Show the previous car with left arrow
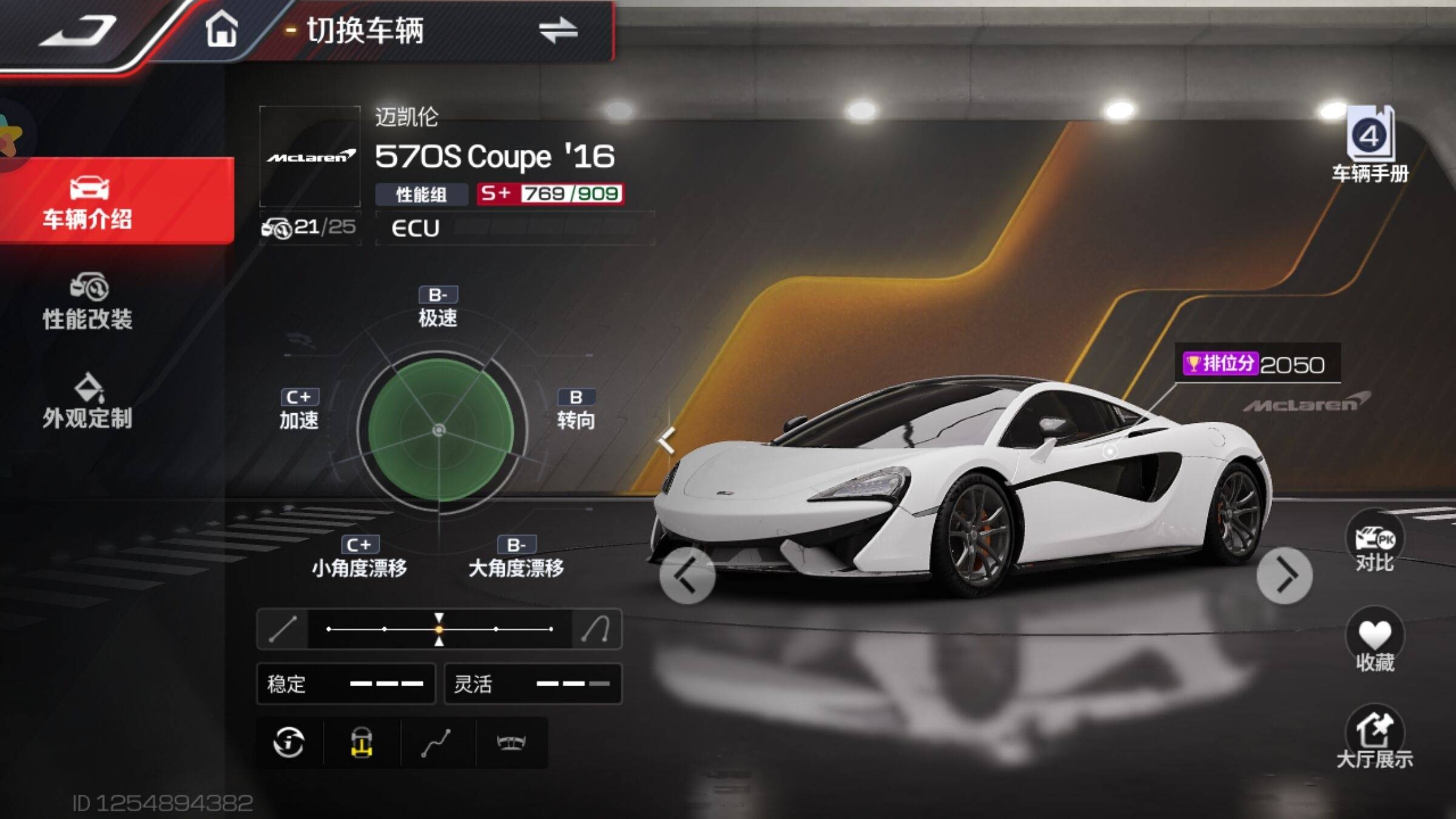 [687, 575]
